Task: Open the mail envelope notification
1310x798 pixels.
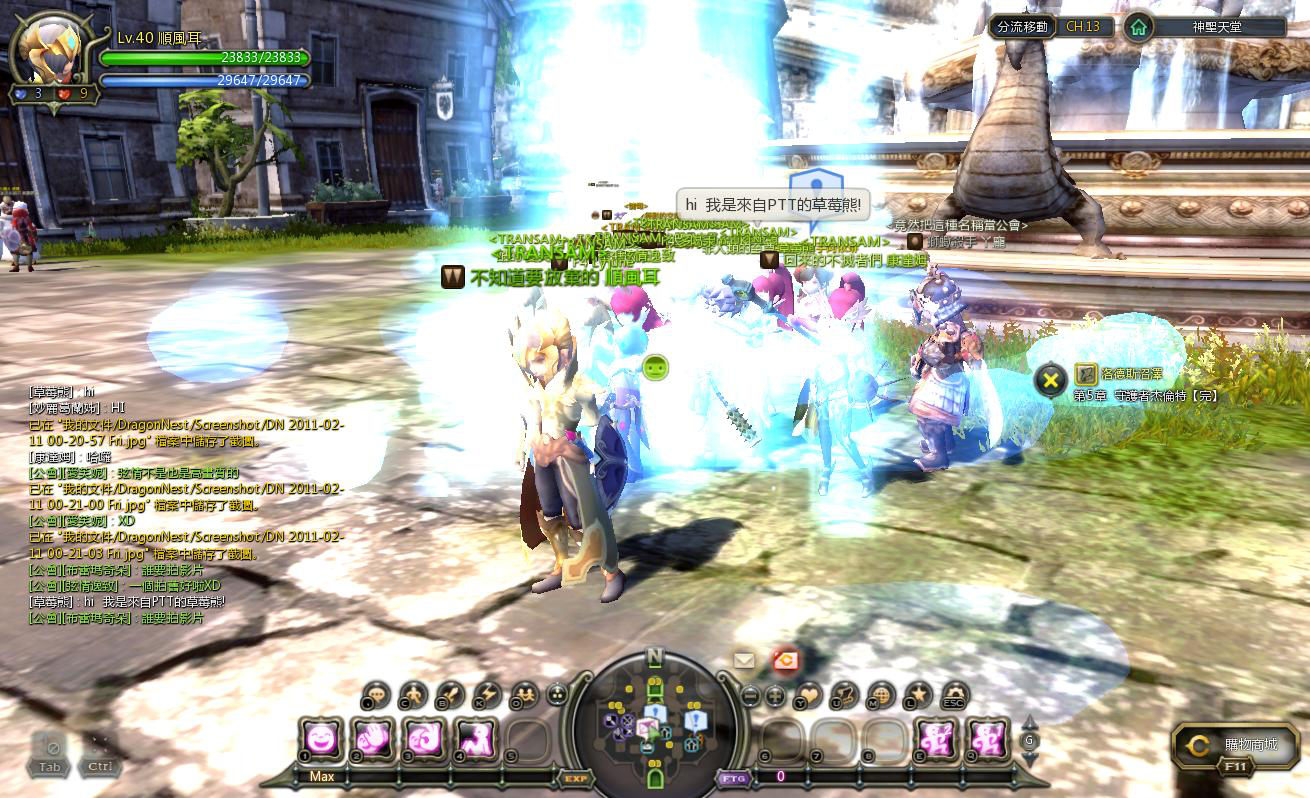Action: (744, 660)
